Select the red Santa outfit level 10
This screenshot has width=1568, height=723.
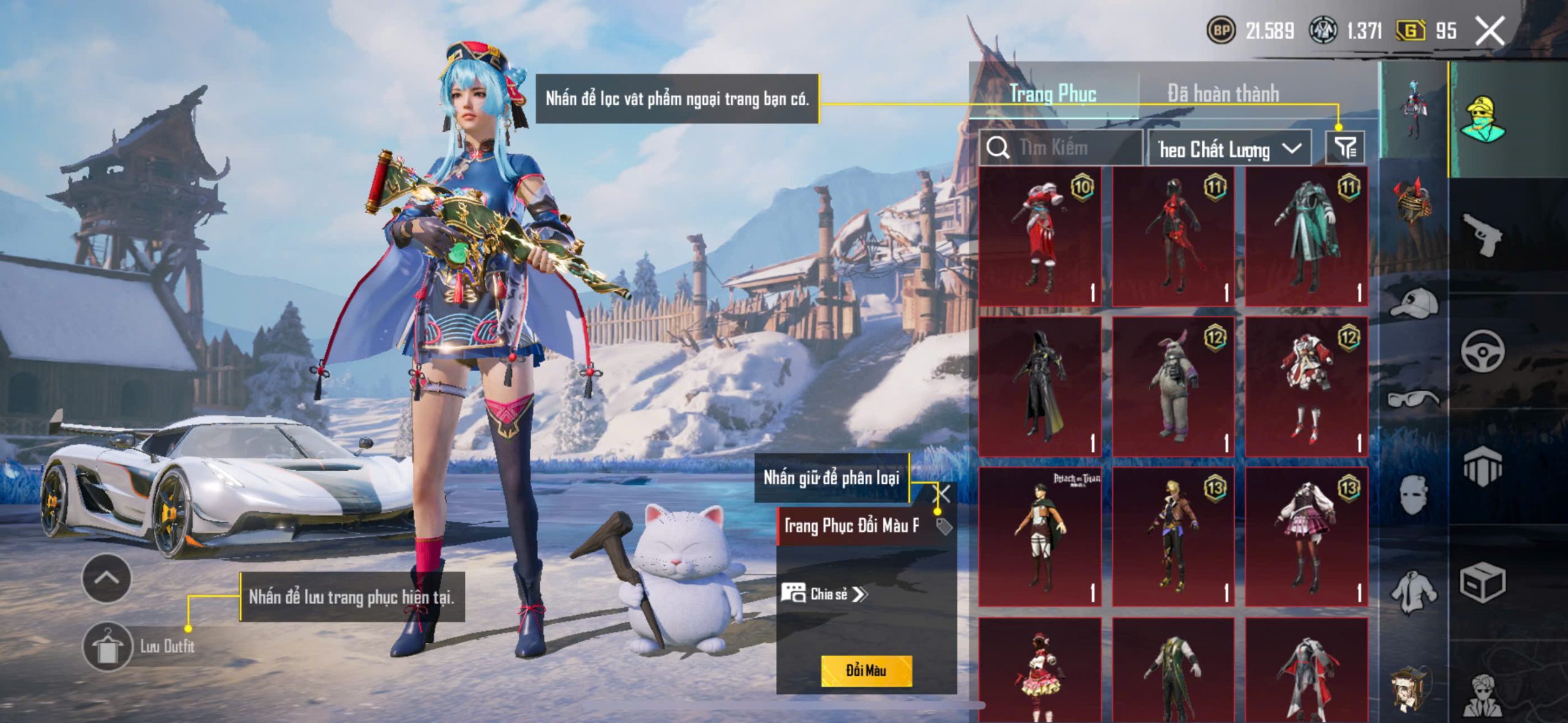1040,236
